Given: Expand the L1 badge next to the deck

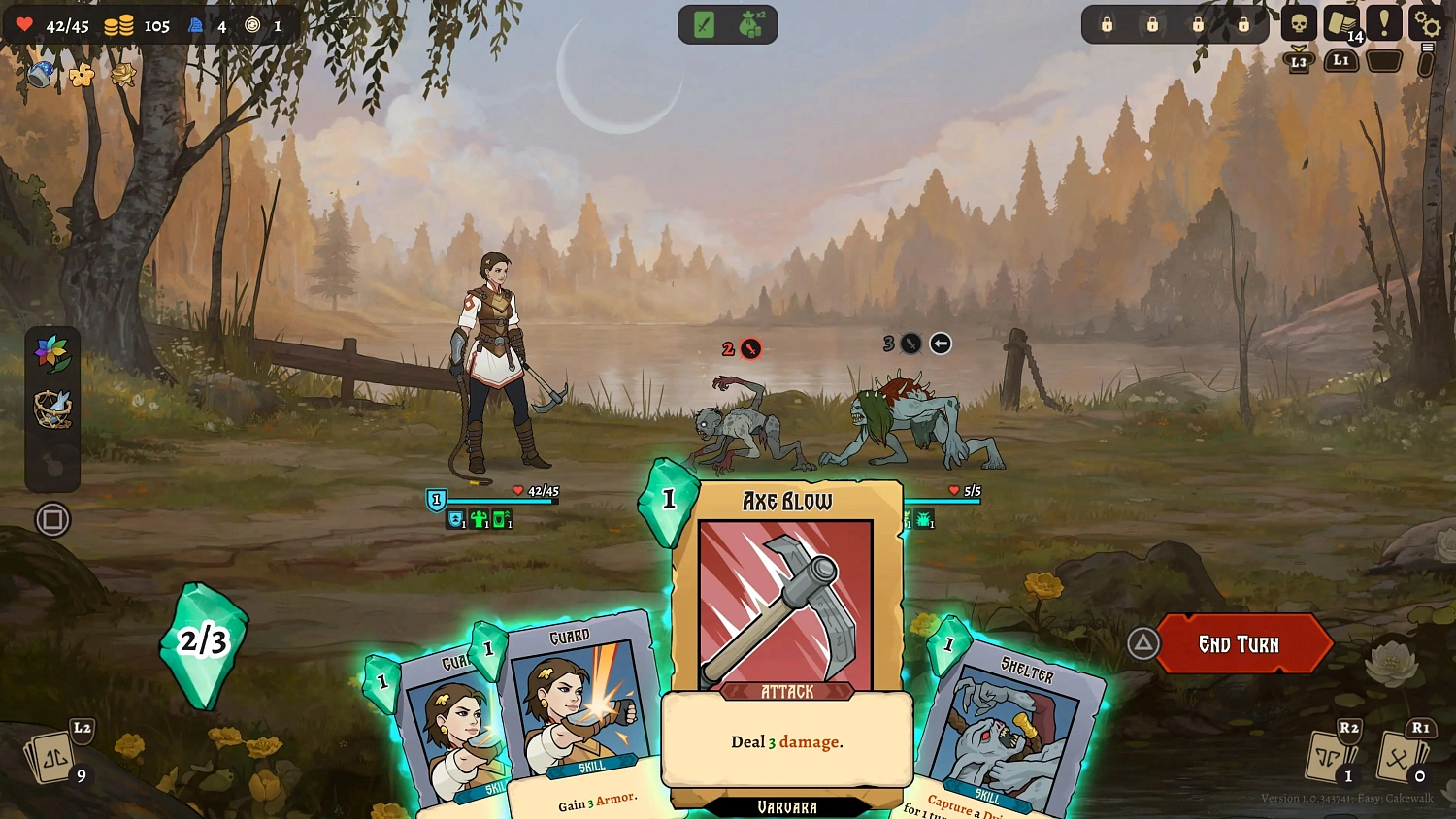Looking at the screenshot, I should tap(1341, 60).
